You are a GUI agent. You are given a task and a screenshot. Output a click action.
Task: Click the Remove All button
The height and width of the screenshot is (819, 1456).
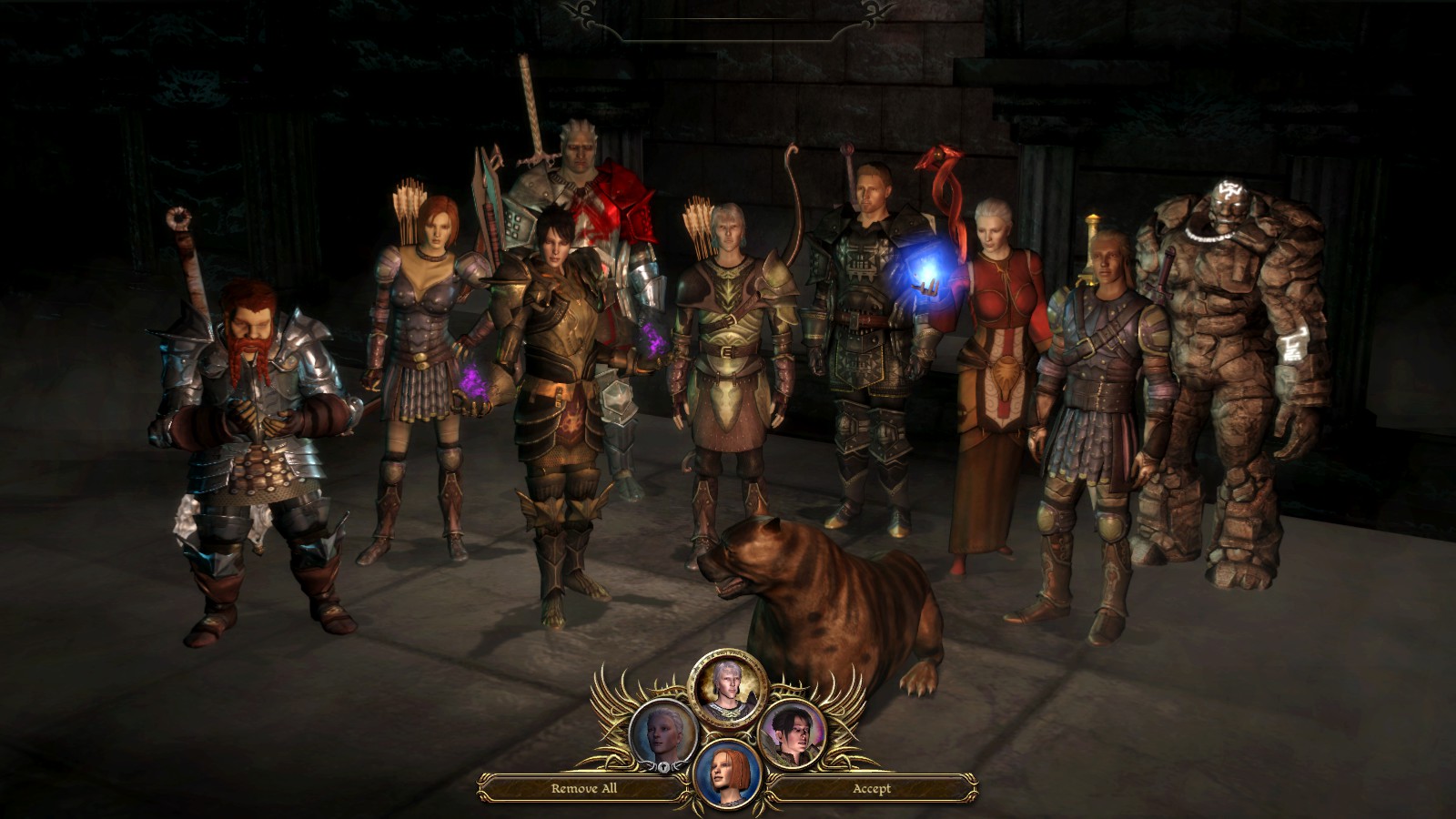pos(583,788)
